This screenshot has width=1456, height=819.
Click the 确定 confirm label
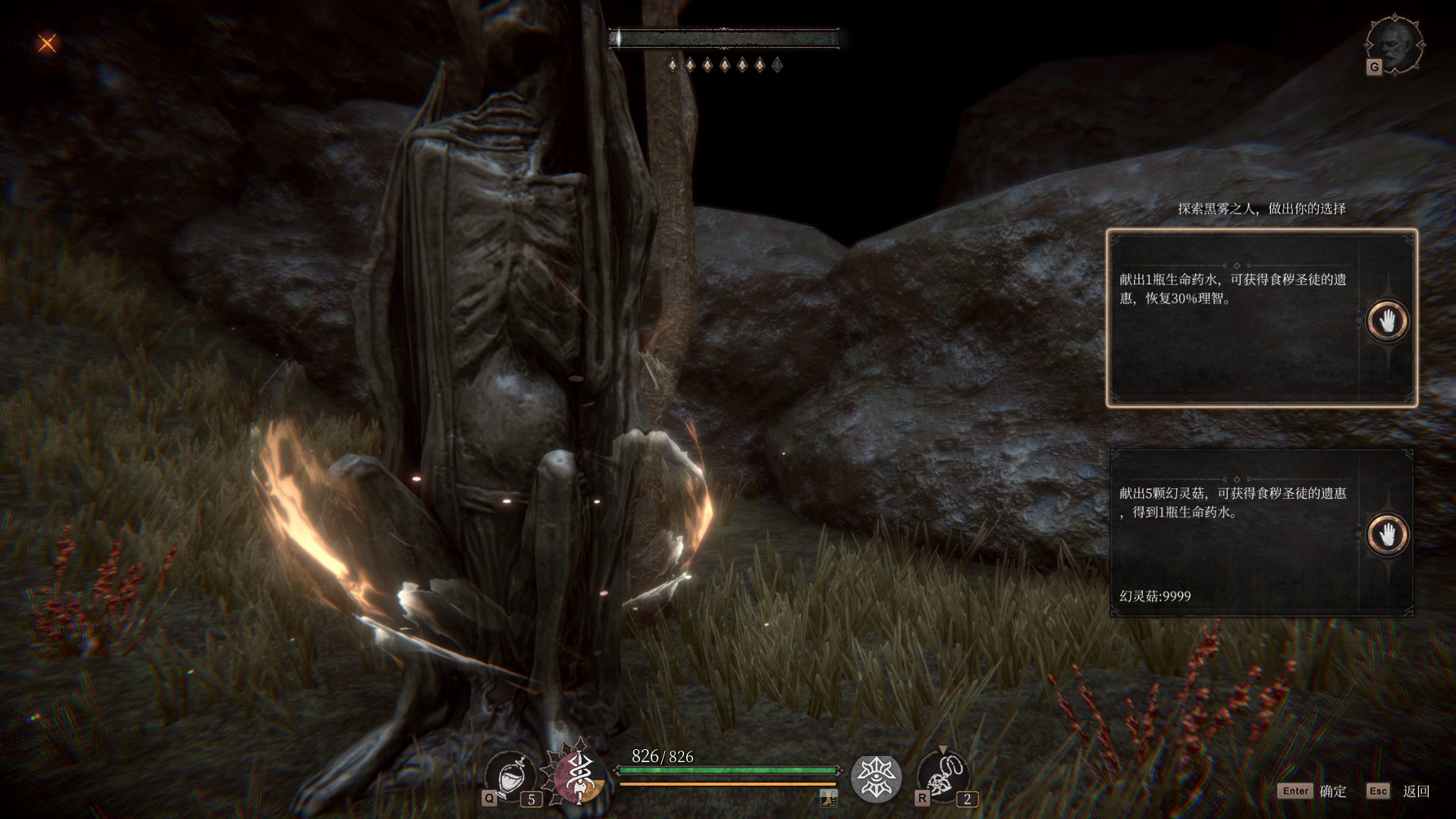pos(1332,791)
